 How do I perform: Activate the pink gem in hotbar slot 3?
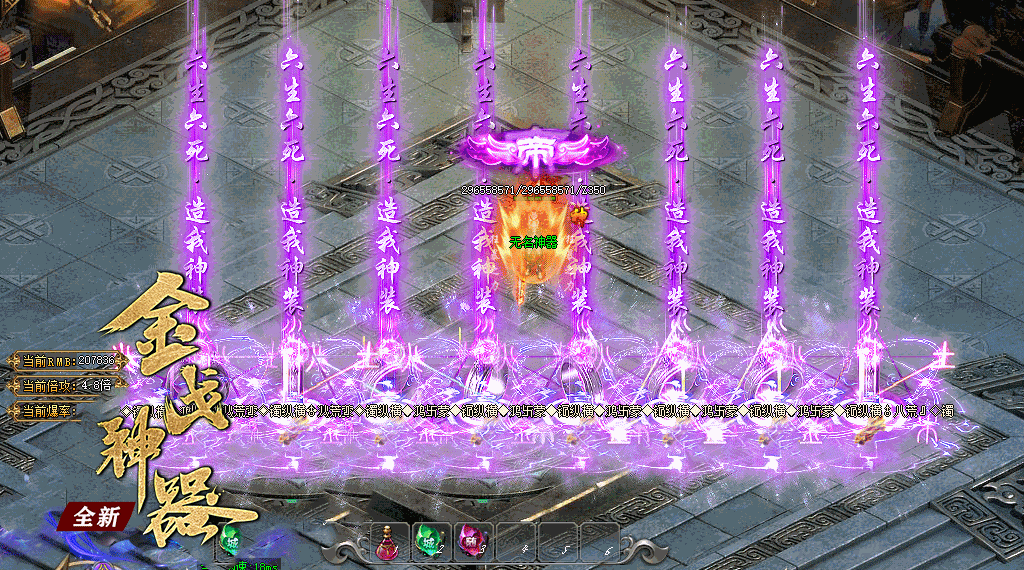point(470,541)
